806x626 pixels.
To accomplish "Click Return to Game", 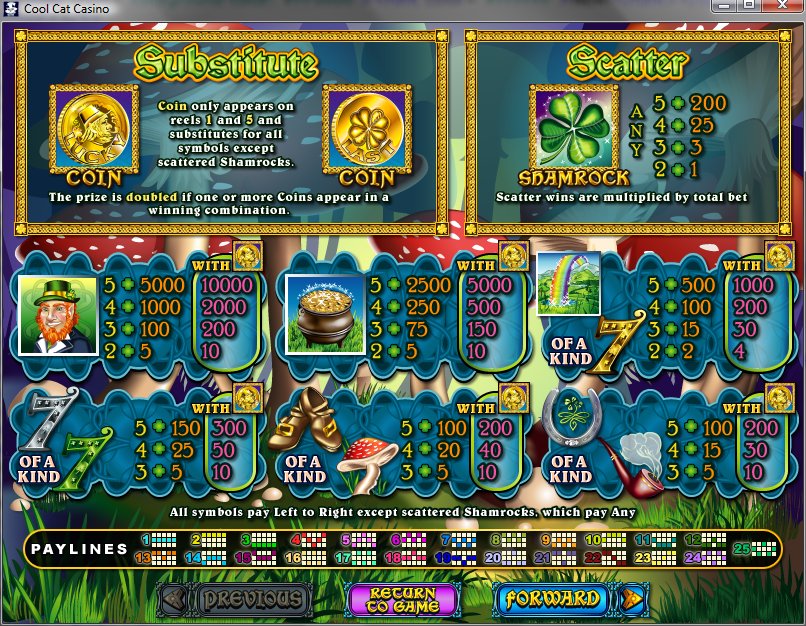I will pyautogui.click(x=402, y=599).
